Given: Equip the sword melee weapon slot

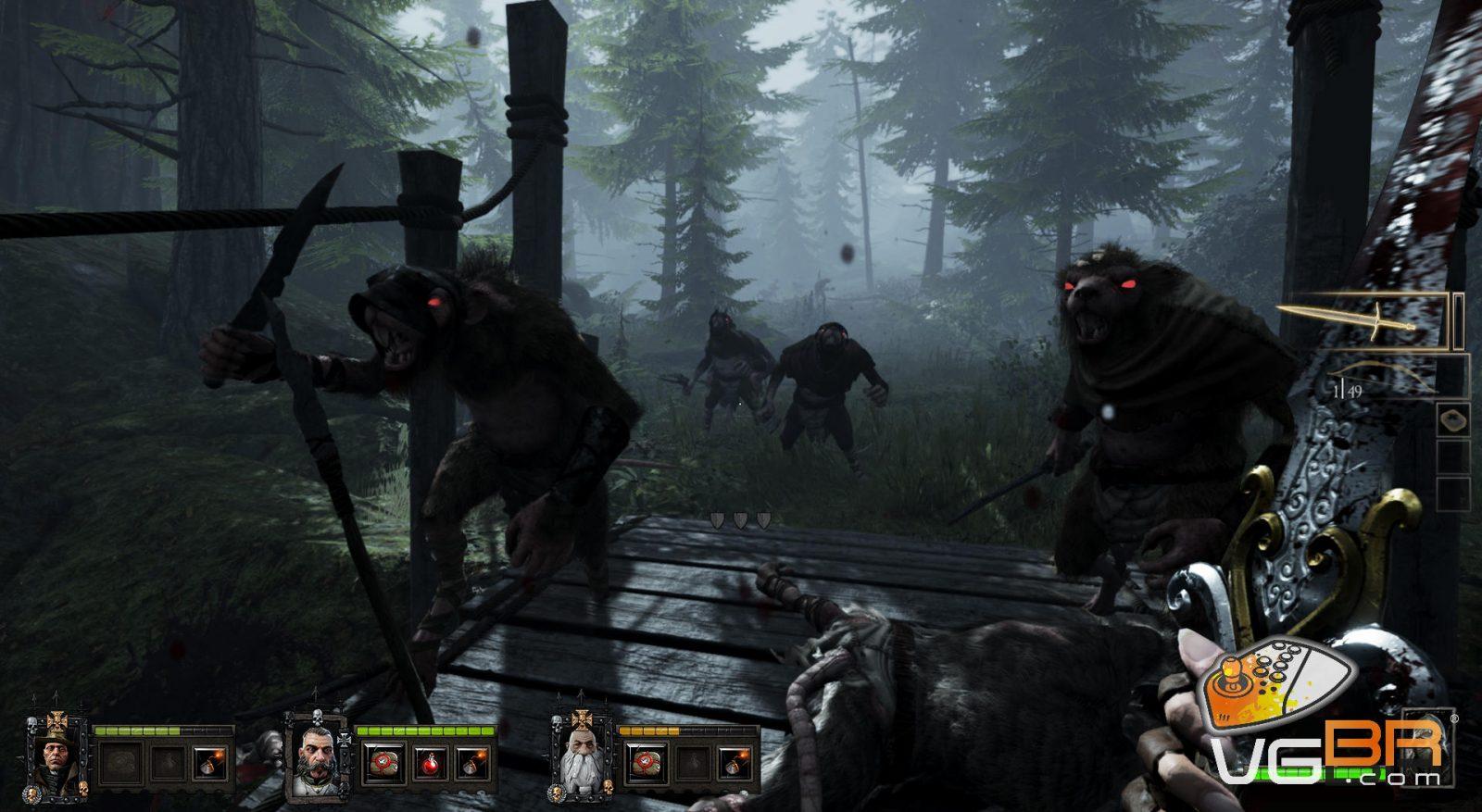Looking at the screenshot, I should 1367,321.
